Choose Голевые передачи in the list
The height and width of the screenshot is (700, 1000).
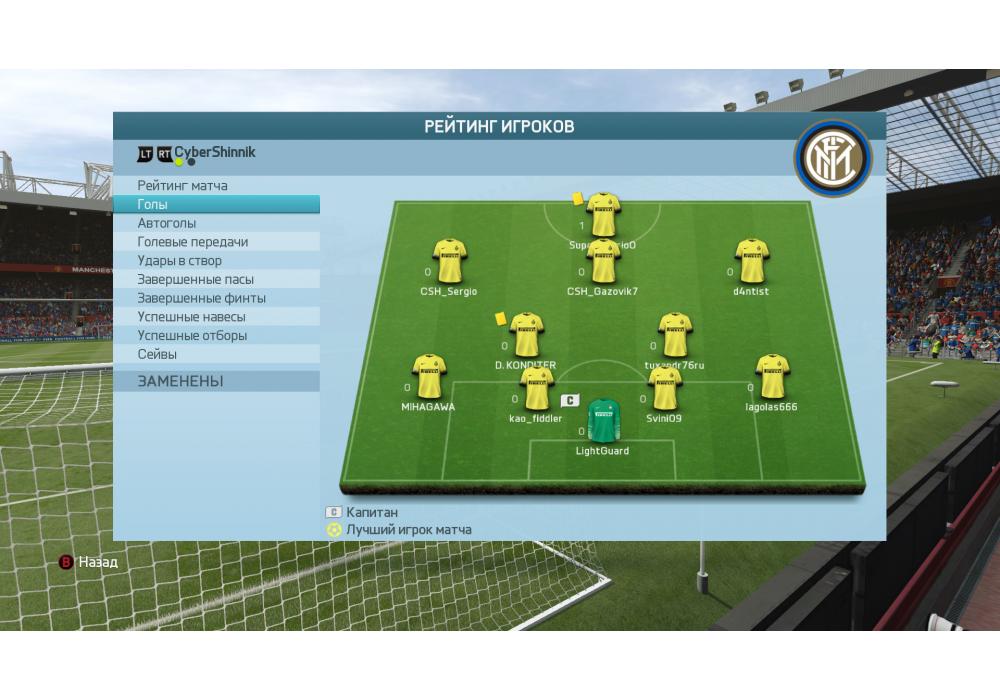193,242
